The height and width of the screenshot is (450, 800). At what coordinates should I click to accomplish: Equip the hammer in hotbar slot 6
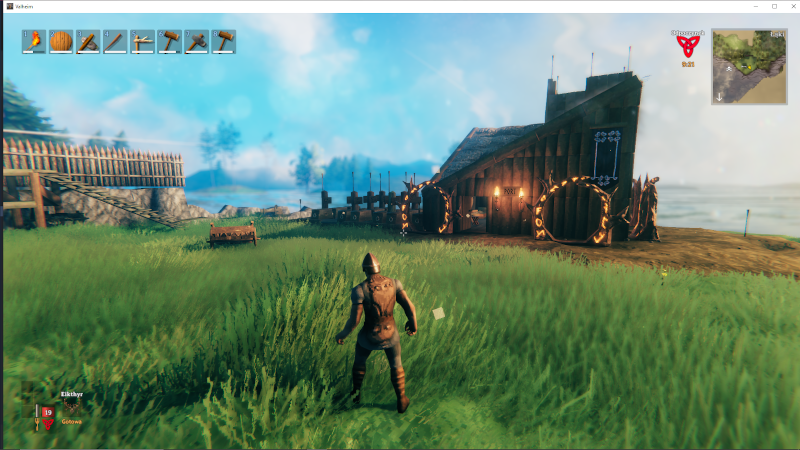pyautogui.click(x=169, y=41)
